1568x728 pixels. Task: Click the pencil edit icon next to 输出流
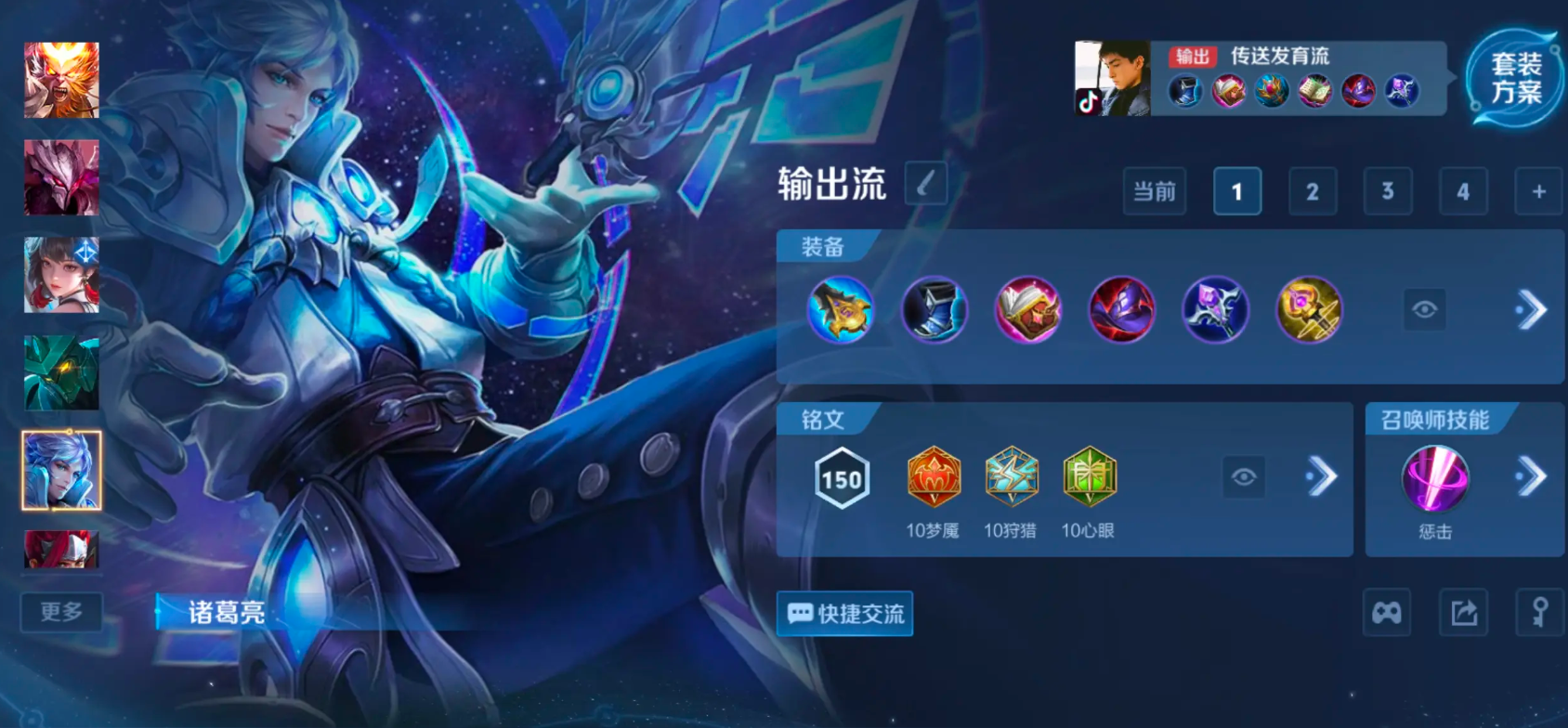[923, 184]
